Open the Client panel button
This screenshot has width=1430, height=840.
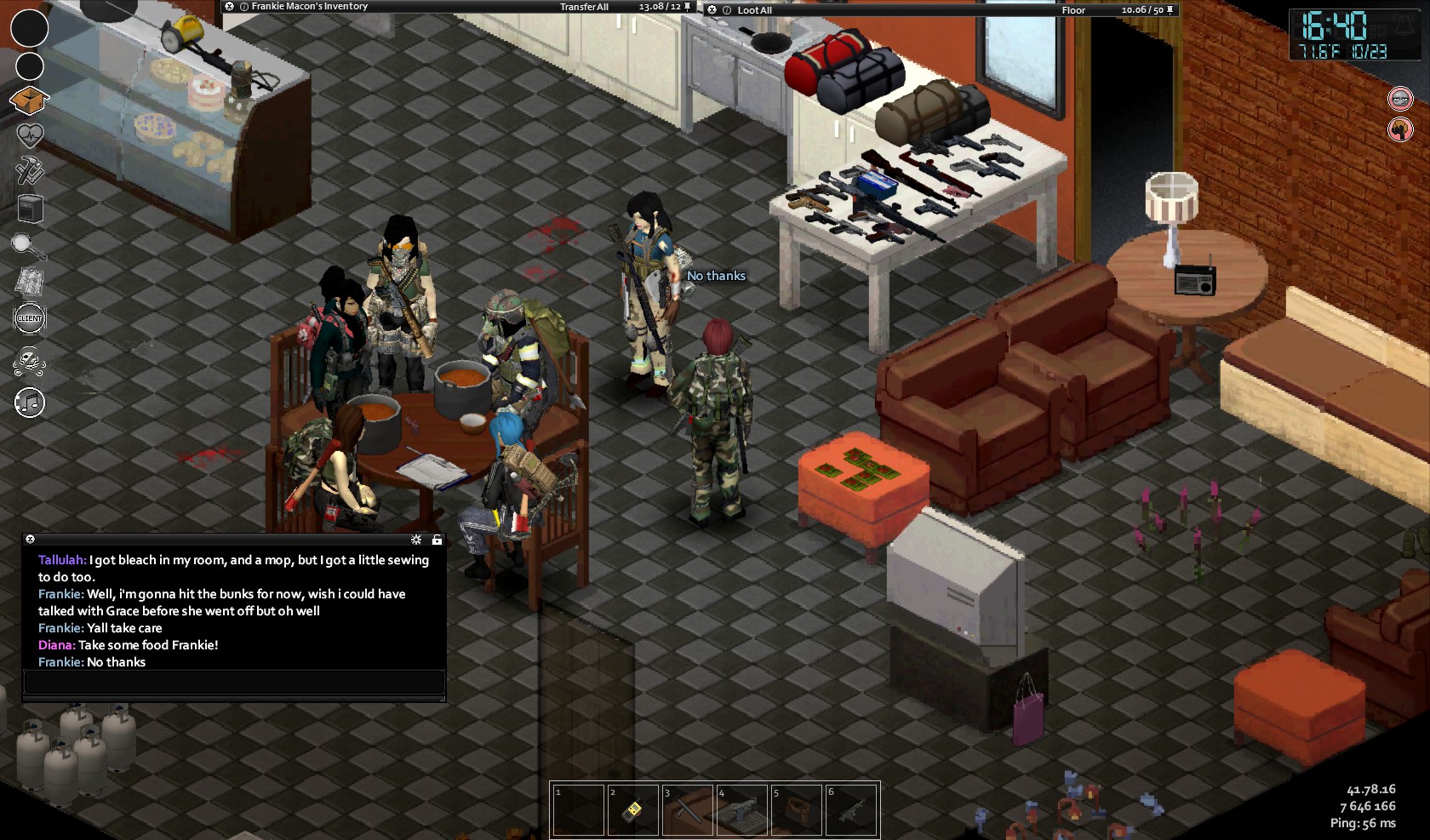(x=30, y=318)
